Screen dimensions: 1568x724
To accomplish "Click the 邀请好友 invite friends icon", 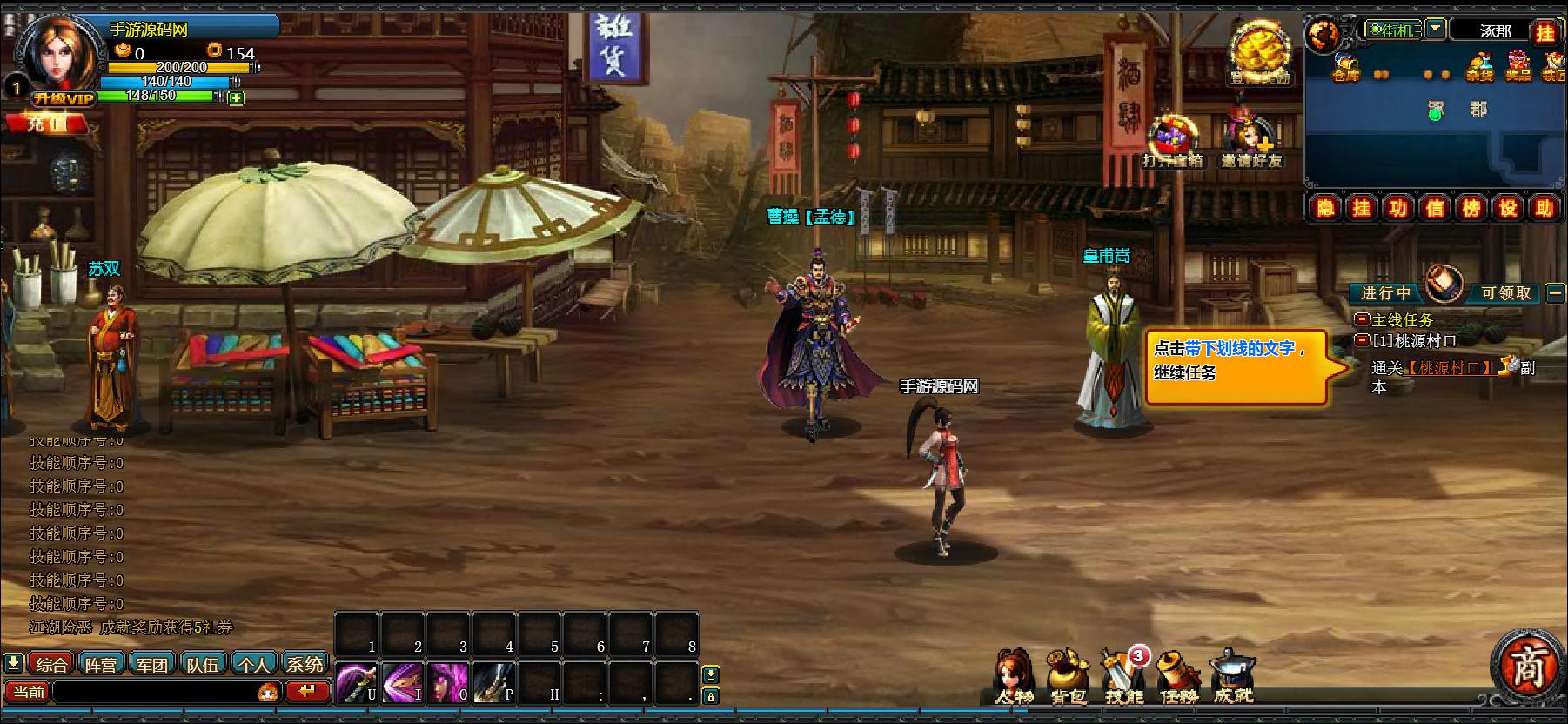I will (1251, 142).
